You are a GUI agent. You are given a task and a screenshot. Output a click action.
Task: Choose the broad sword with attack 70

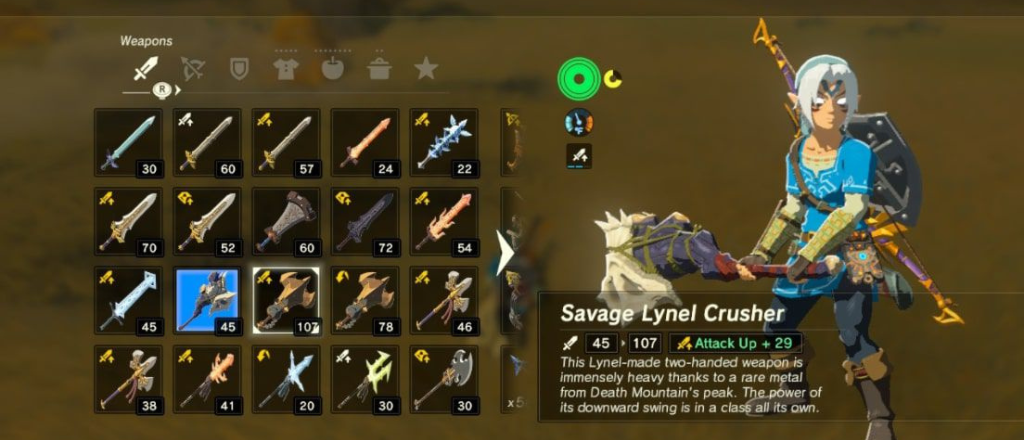click(x=128, y=221)
